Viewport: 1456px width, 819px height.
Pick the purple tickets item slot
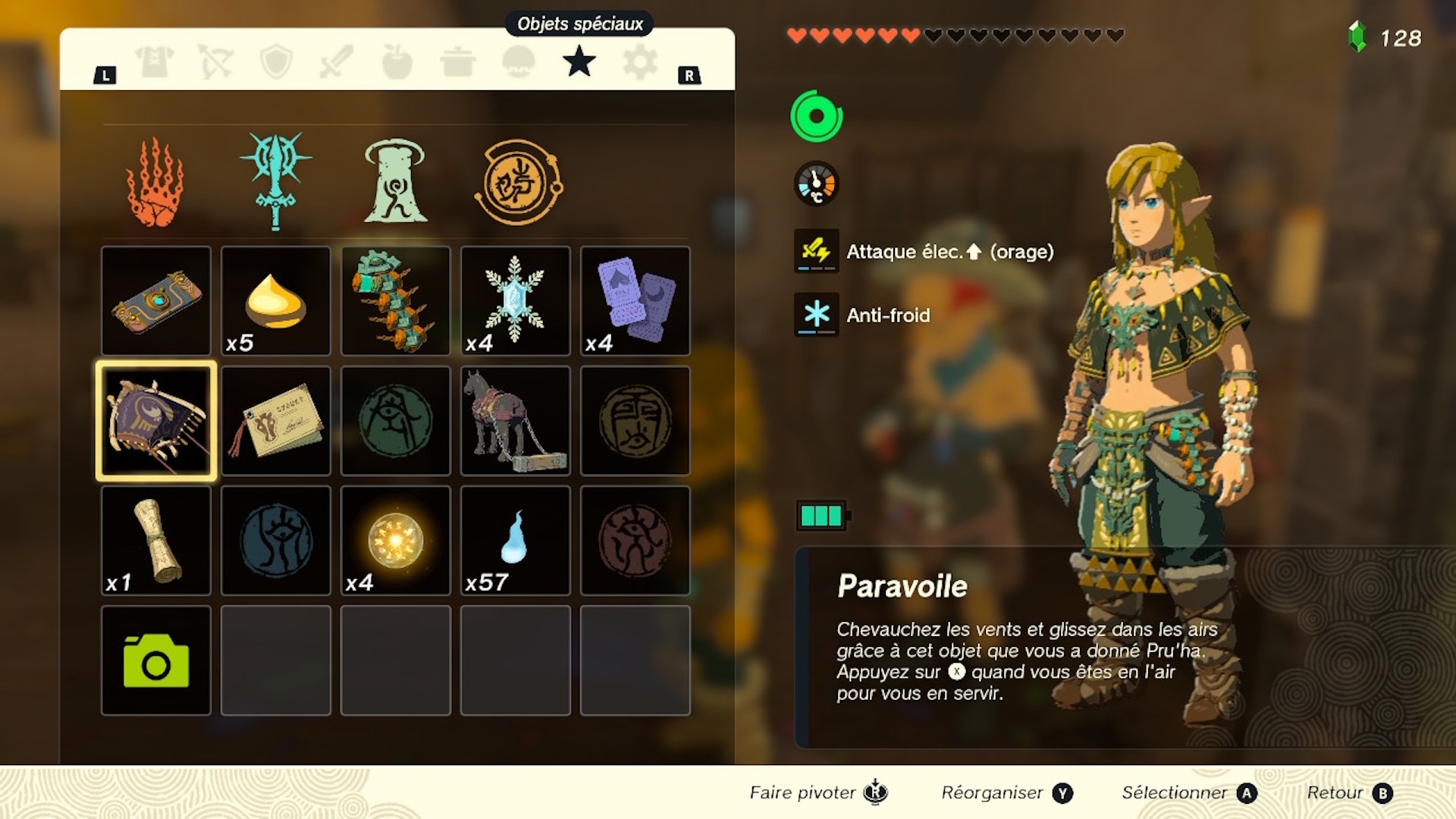point(635,301)
